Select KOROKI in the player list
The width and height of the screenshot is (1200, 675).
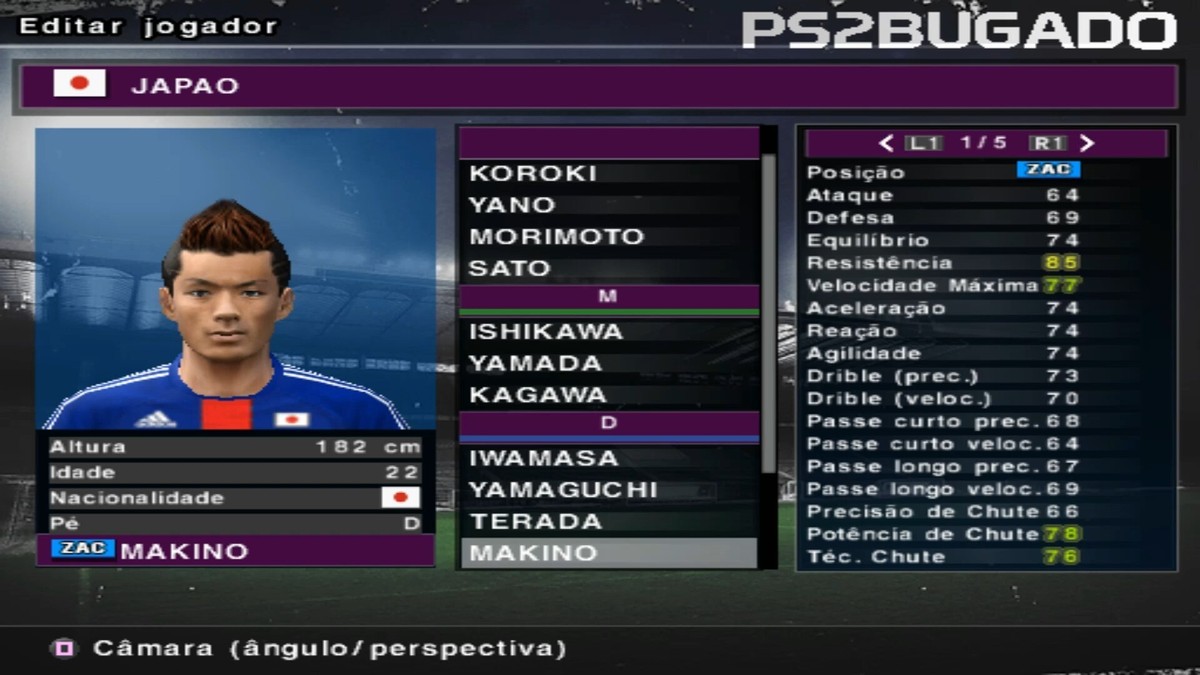[x=608, y=173]
